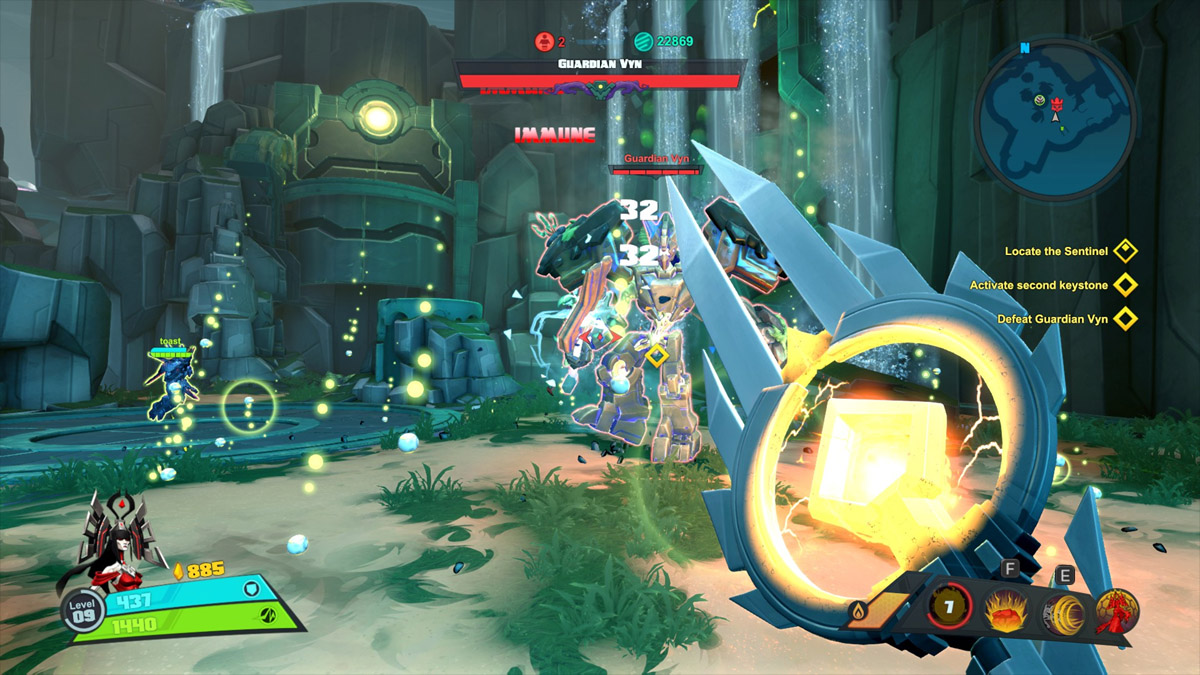
Task: Select the Defeat Guardian Vyn objective
Action: [x=1052, y=319]
